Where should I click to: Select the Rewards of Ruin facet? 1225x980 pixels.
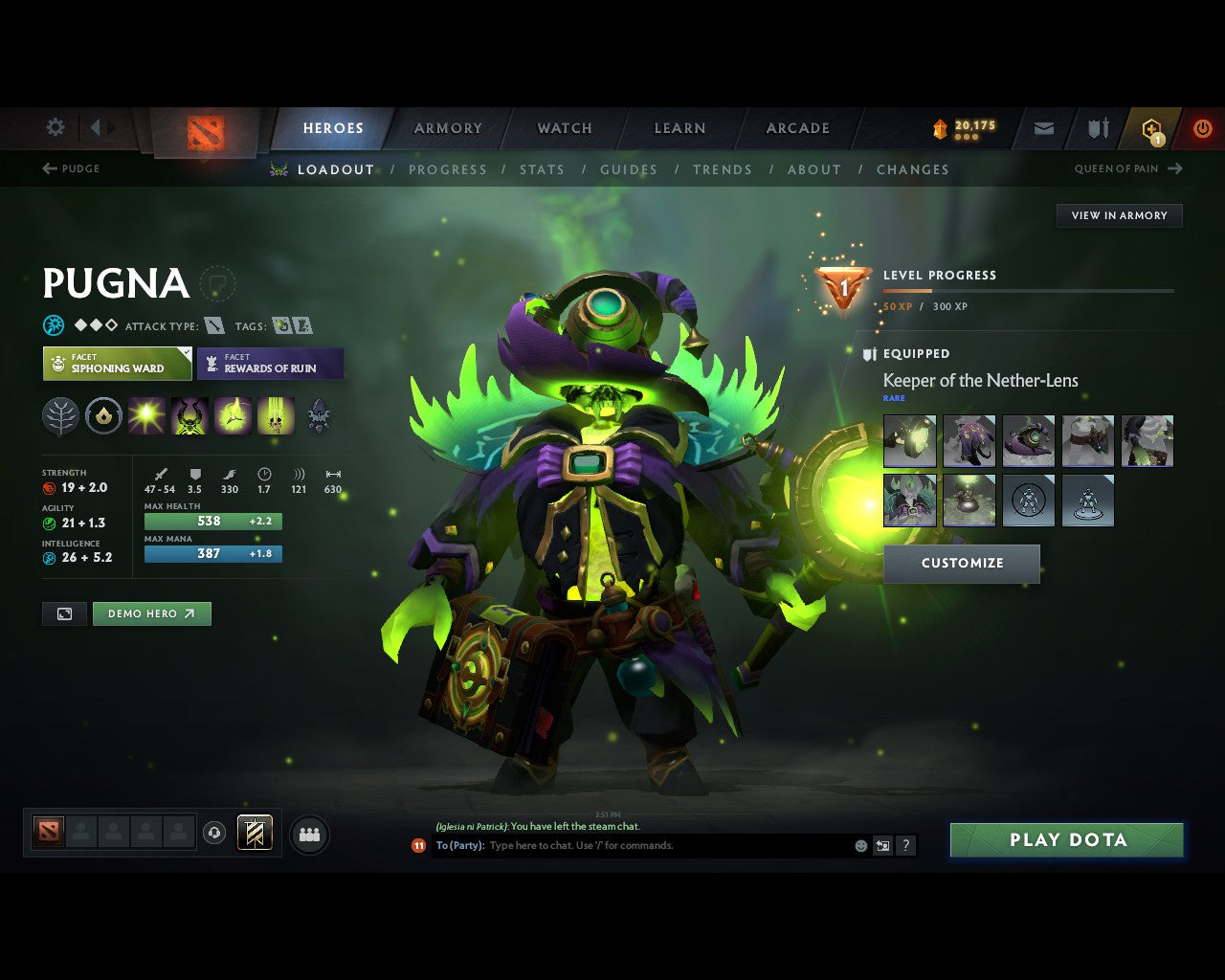click(271, 364)
